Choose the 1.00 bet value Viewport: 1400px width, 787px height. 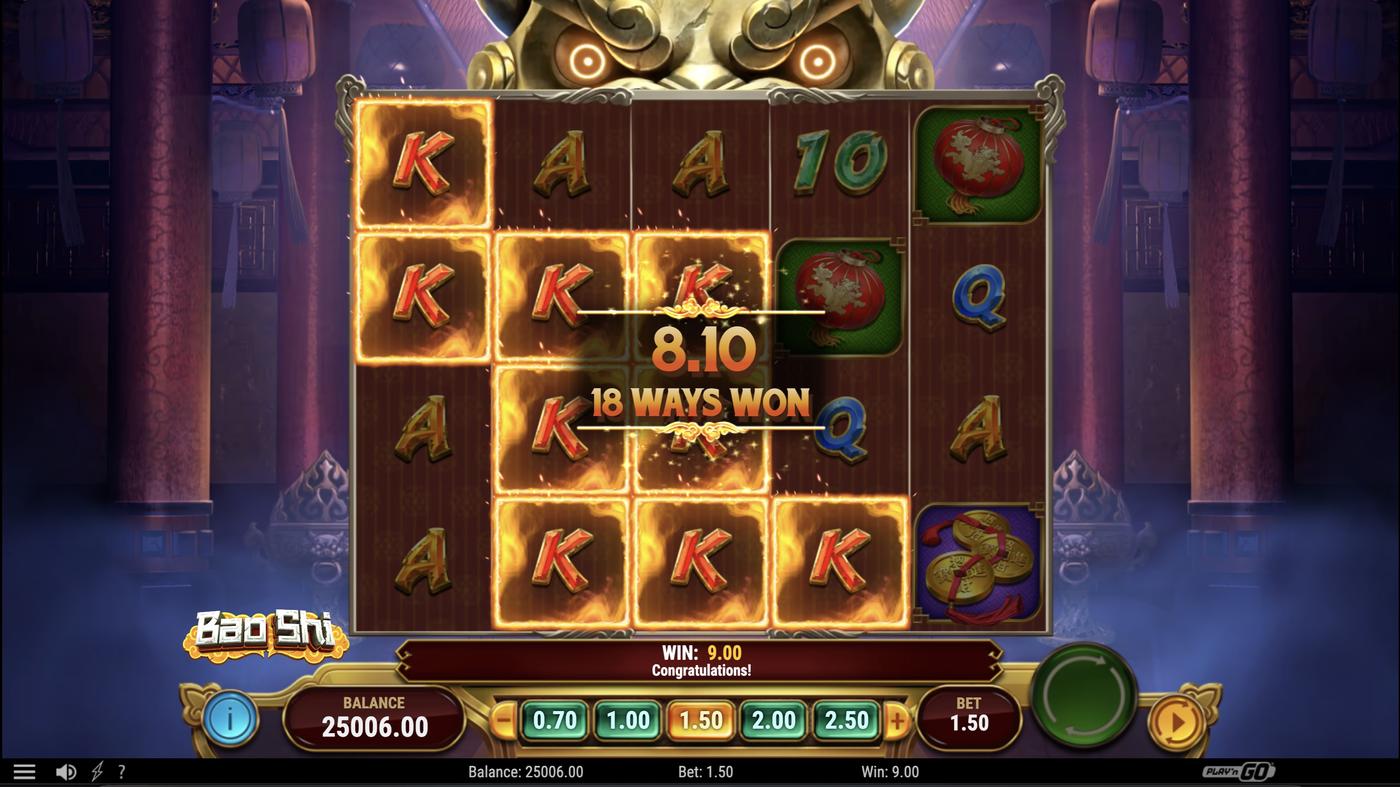tap(628, 720)
